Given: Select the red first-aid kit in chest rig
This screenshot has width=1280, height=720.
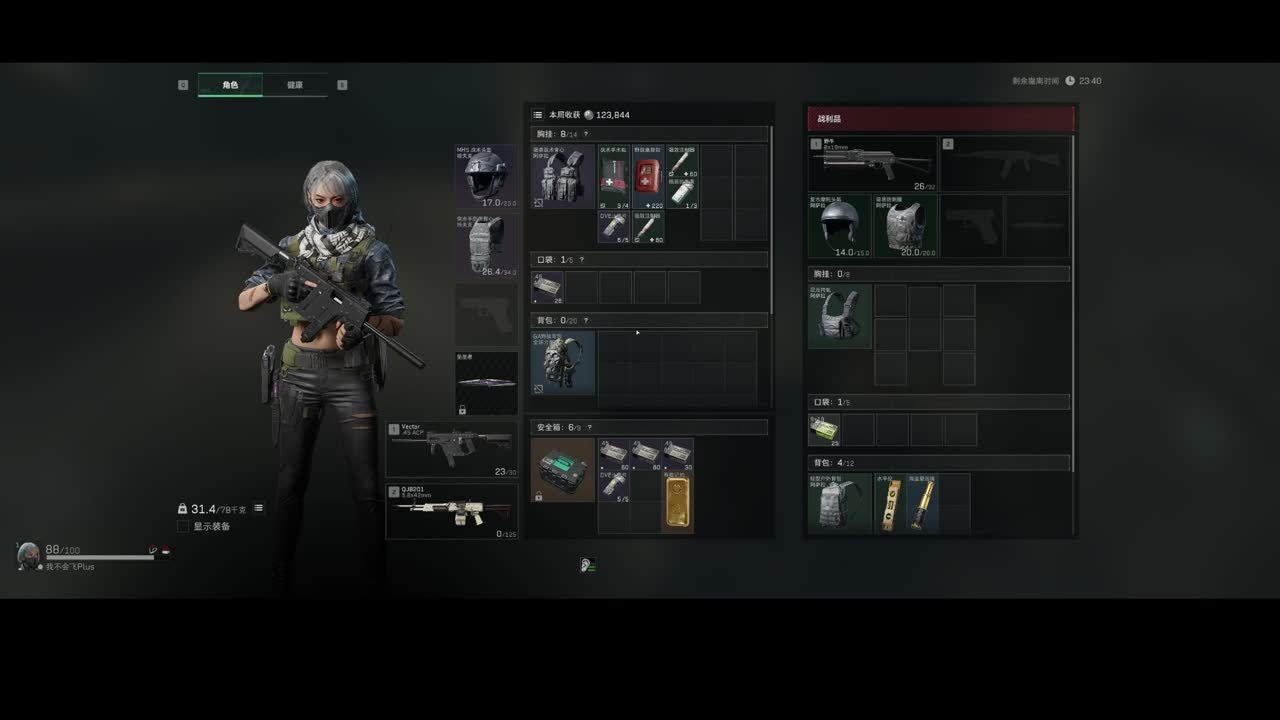Looking at the screenshot, I should coord(648,176).
